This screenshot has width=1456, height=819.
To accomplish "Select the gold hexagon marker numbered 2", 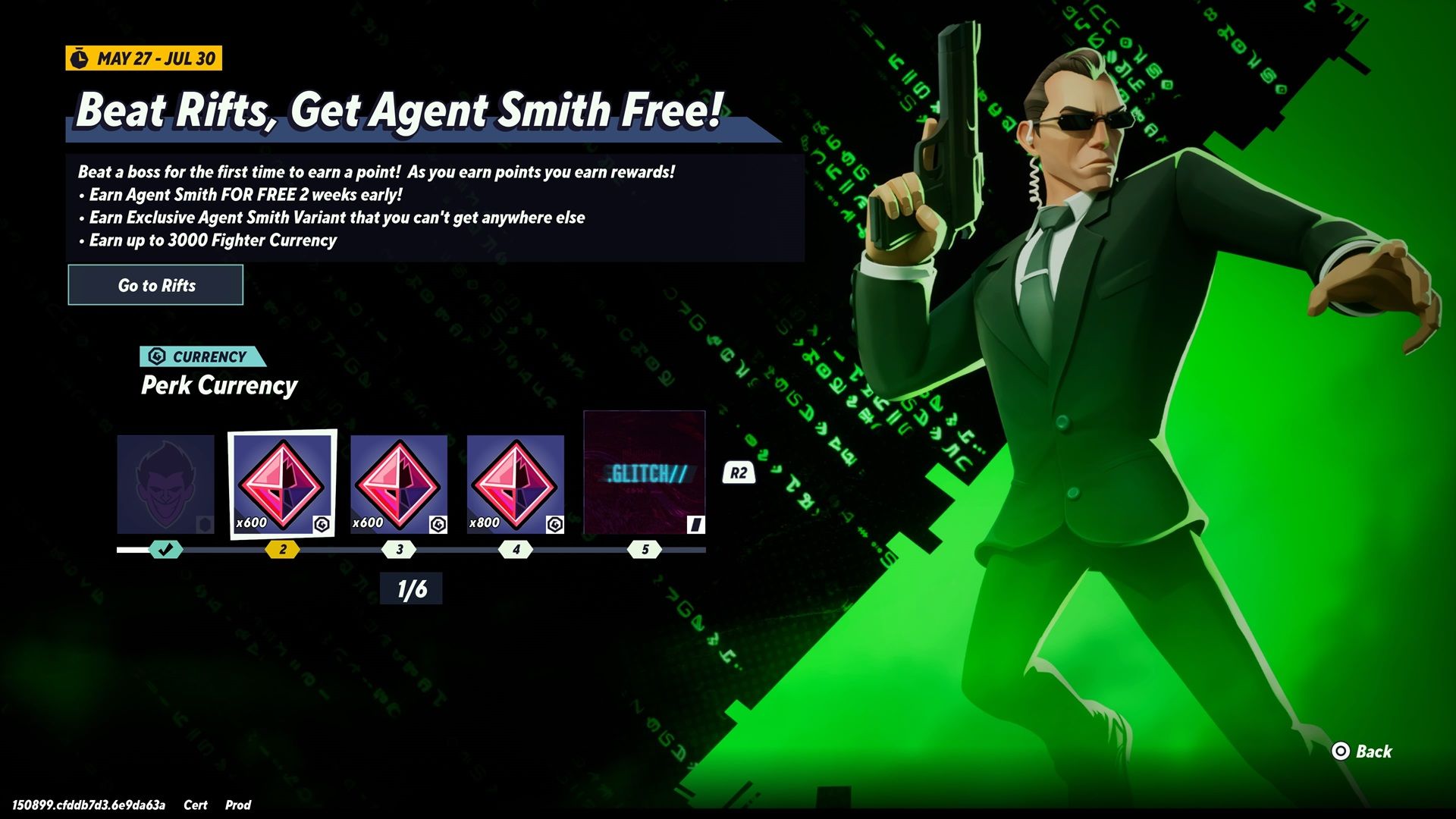I will (x=283, y=550).
